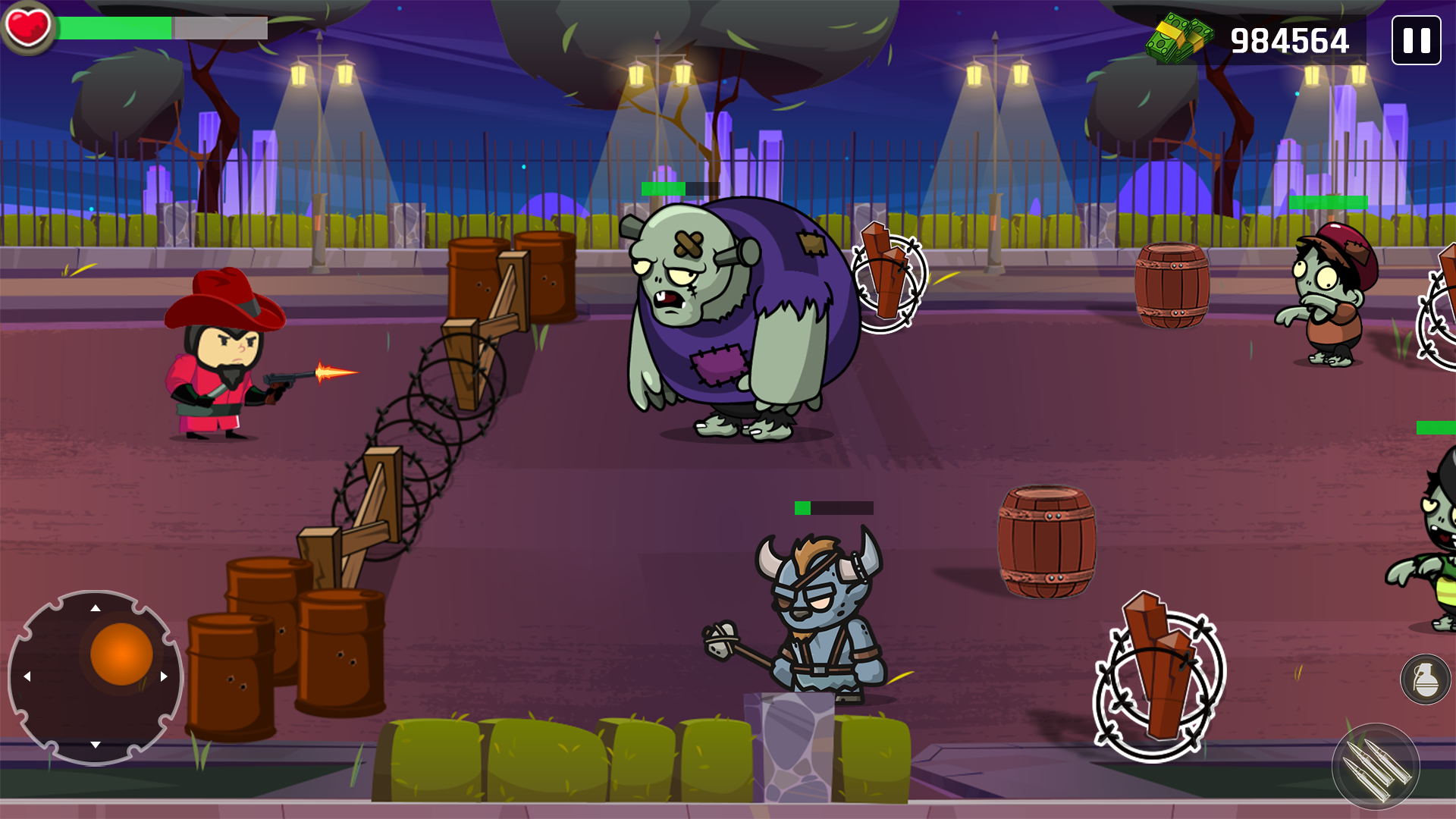The image size is (1456, 819).
Task: Tap the cash stack money icon
Action: pyautogui.click(x=1177, y=38)
